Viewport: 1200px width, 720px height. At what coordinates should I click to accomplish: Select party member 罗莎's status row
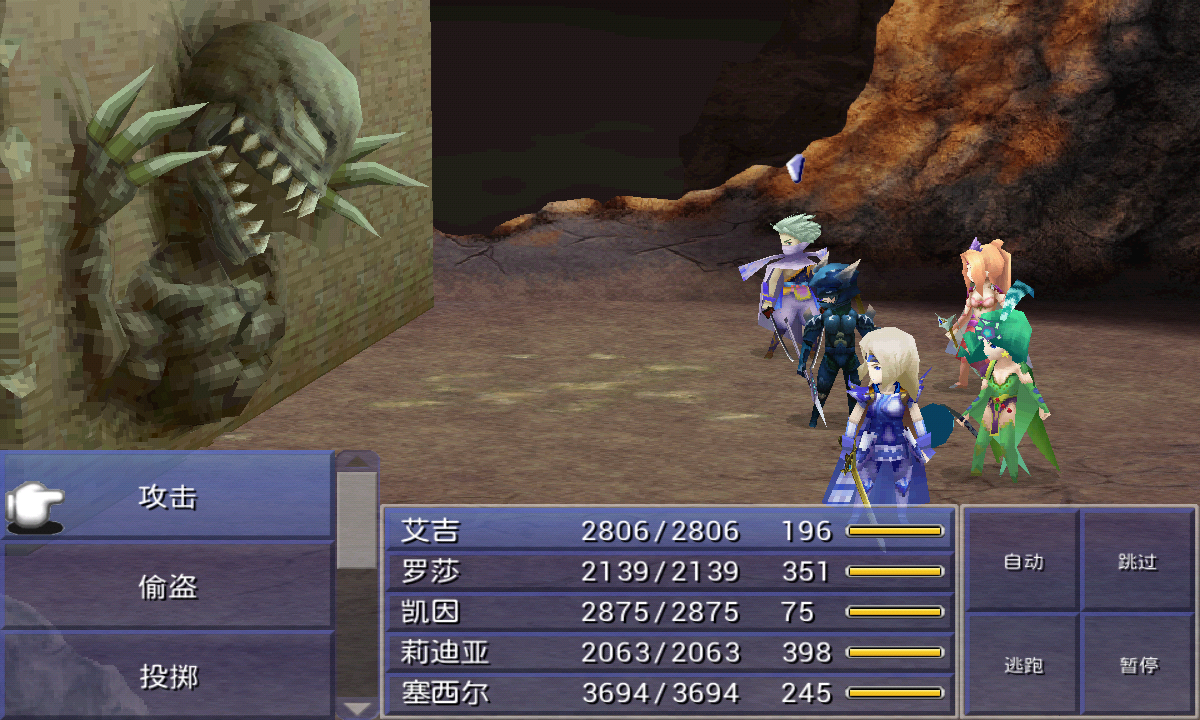[668, 571]
